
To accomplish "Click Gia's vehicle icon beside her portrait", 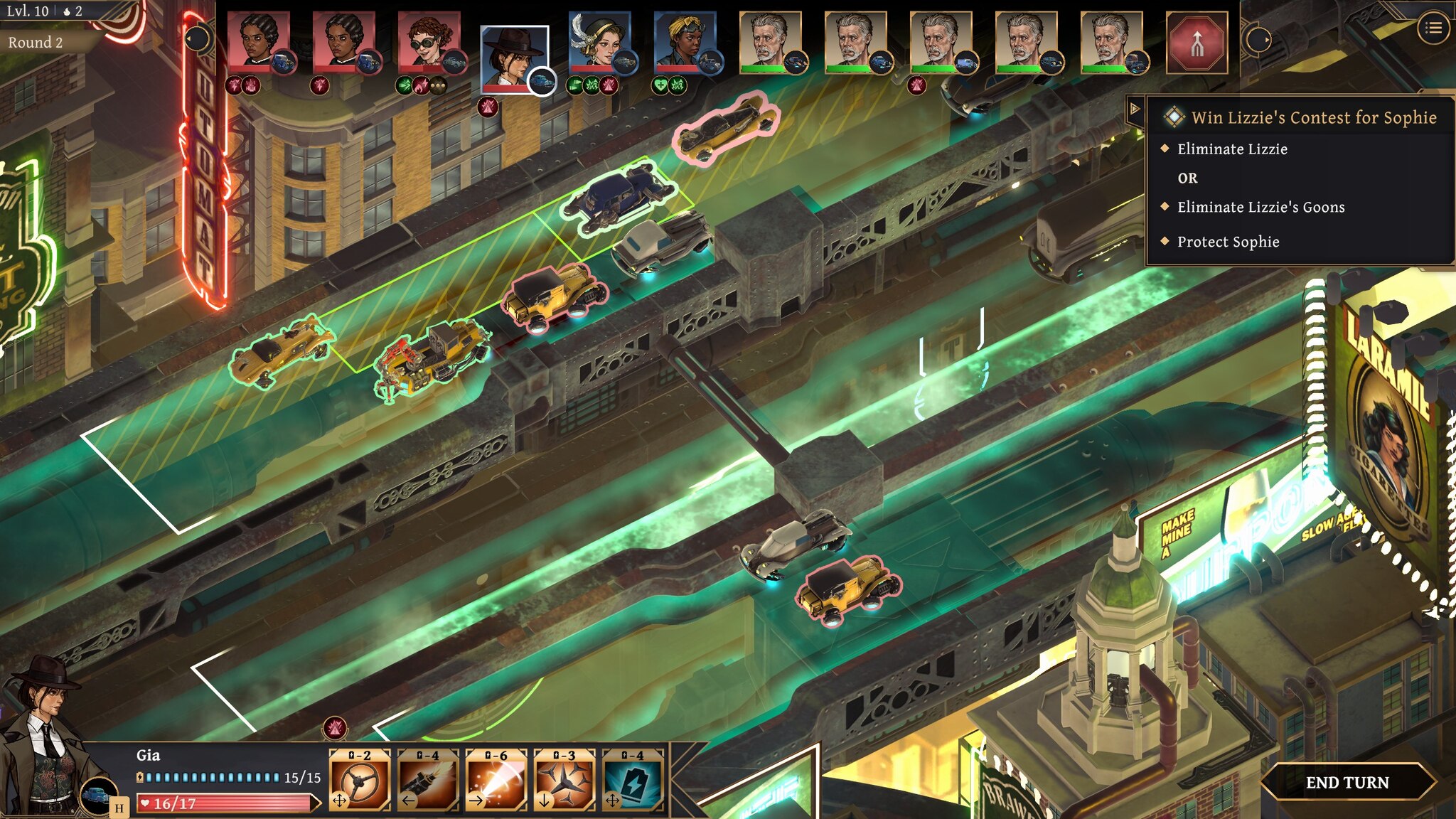I will 98,795.
